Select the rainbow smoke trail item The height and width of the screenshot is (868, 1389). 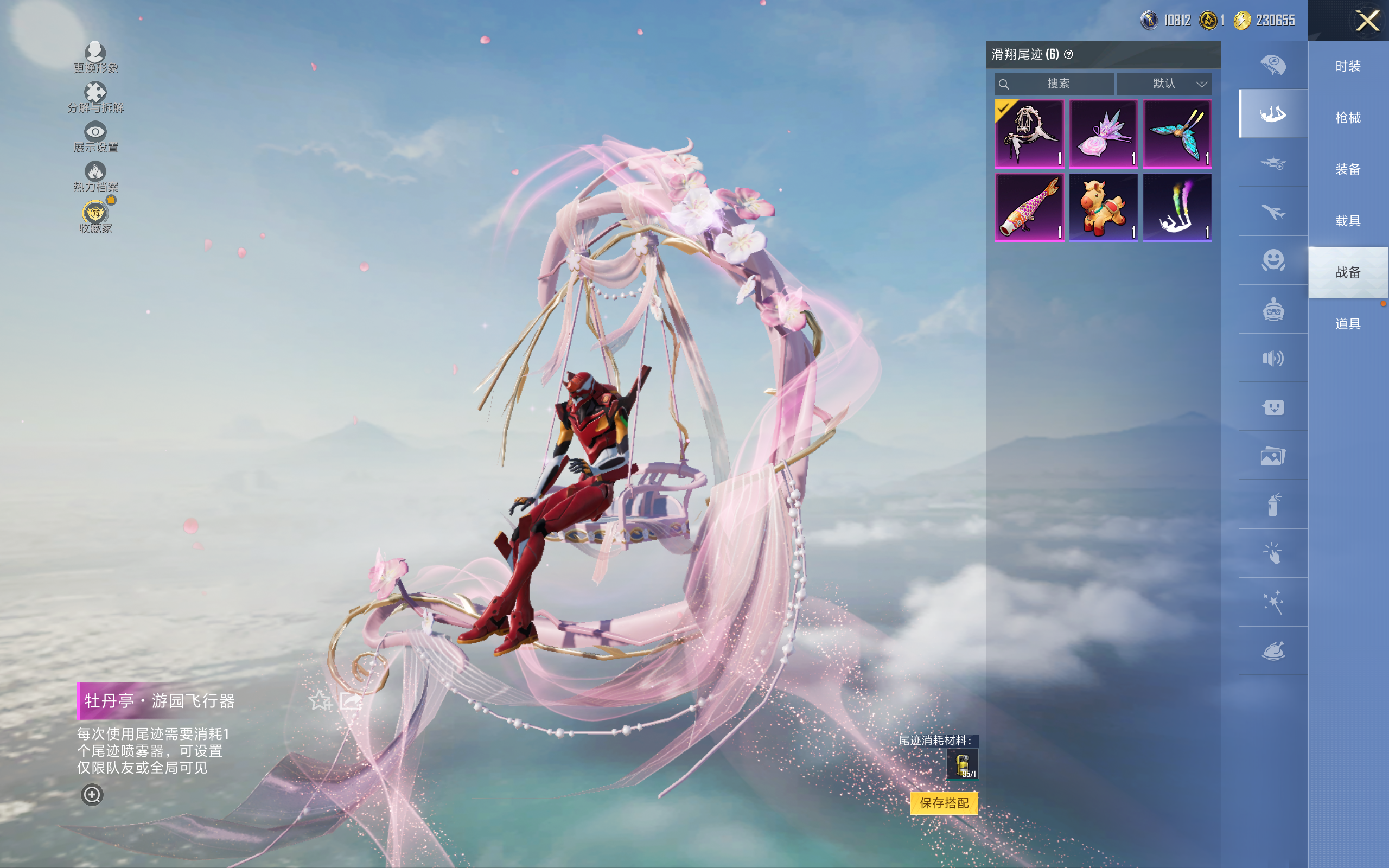[x=1177, y=208]
